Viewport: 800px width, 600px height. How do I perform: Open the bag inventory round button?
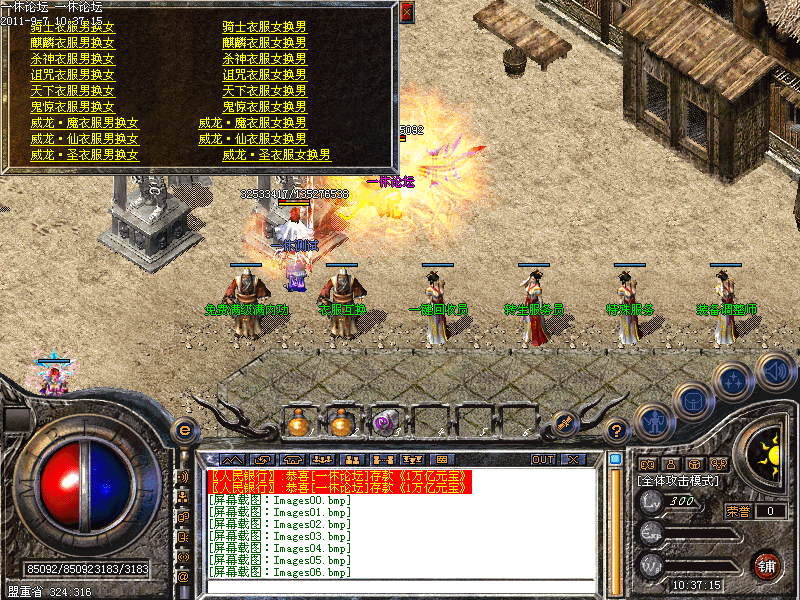click(x=693, y=401)
